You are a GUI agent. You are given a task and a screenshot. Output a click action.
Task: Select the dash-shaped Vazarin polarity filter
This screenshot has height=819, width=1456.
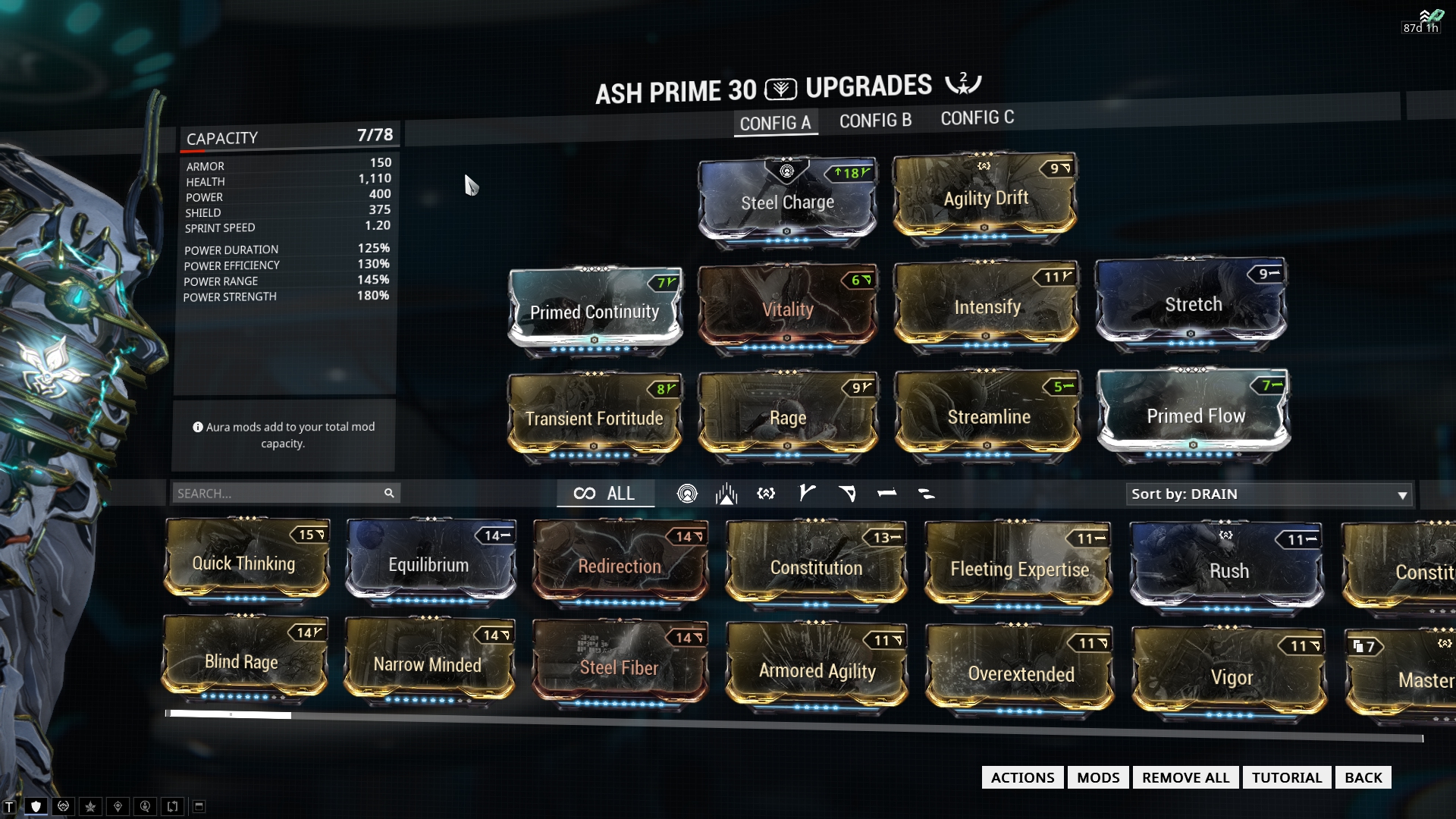click(x=886, y=493)
